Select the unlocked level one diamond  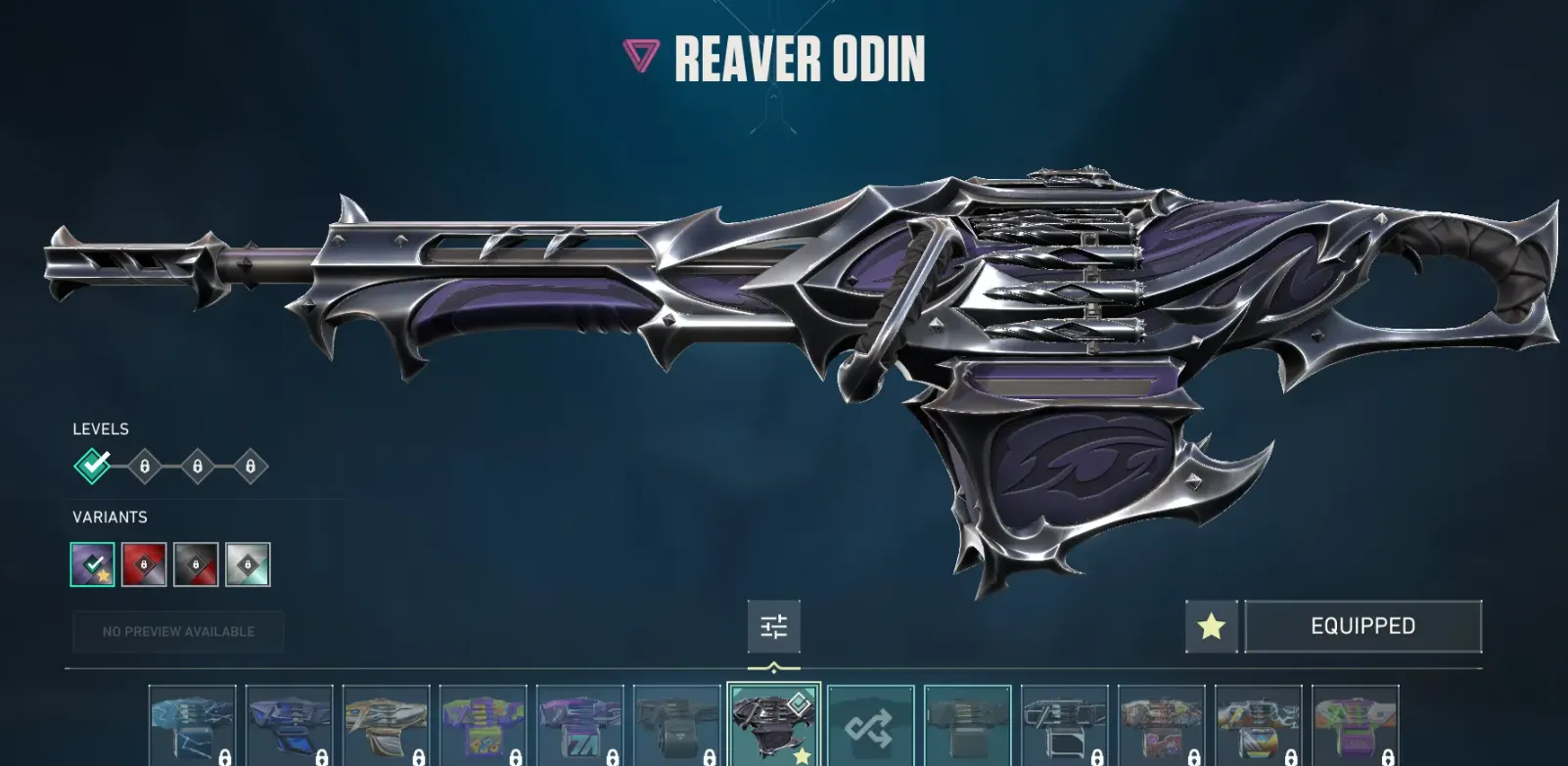[x=93, y=466]
